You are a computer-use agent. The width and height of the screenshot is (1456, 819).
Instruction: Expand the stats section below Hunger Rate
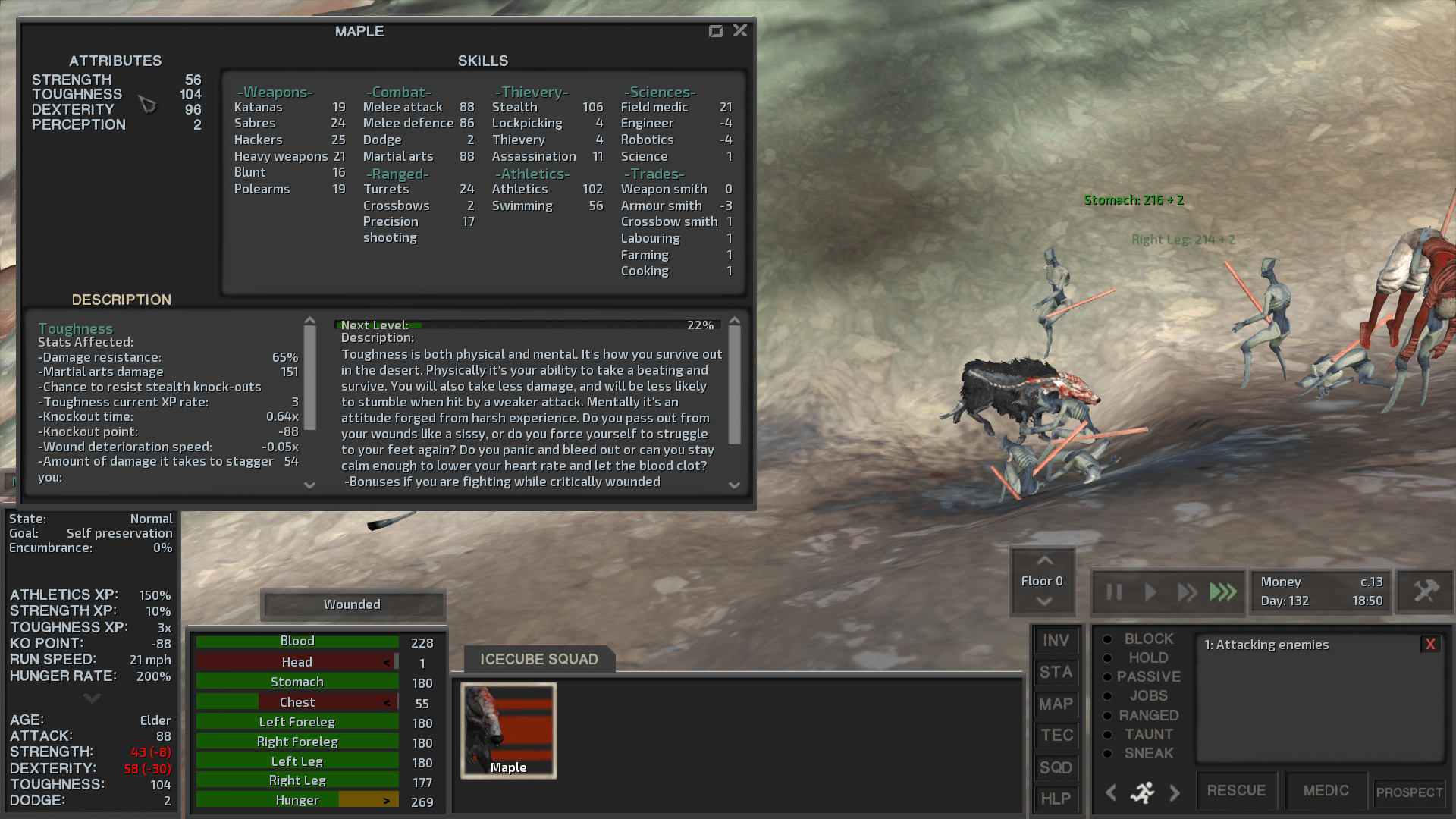[x=91, y=698]
